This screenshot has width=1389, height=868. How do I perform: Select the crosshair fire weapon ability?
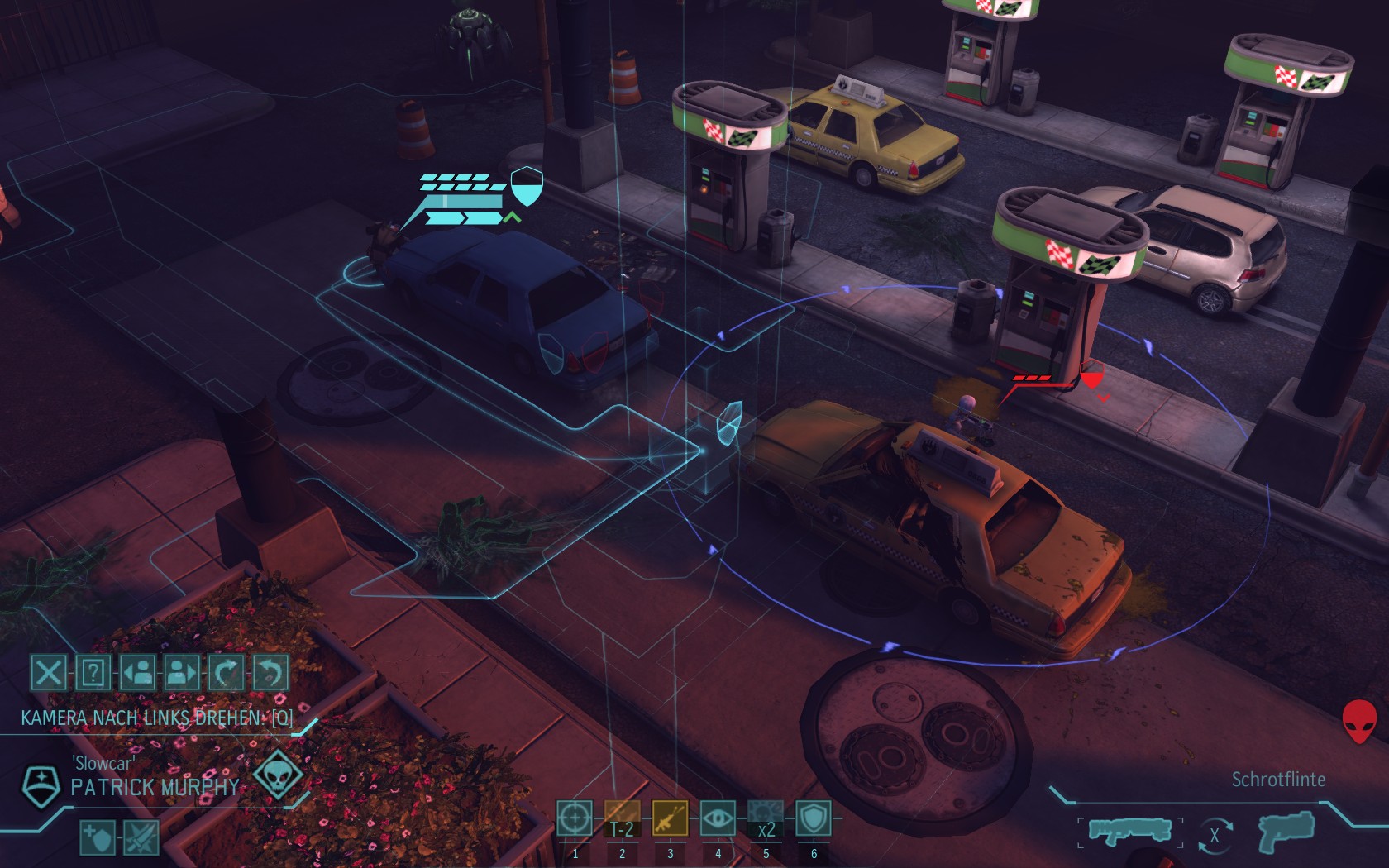[575, 818]
